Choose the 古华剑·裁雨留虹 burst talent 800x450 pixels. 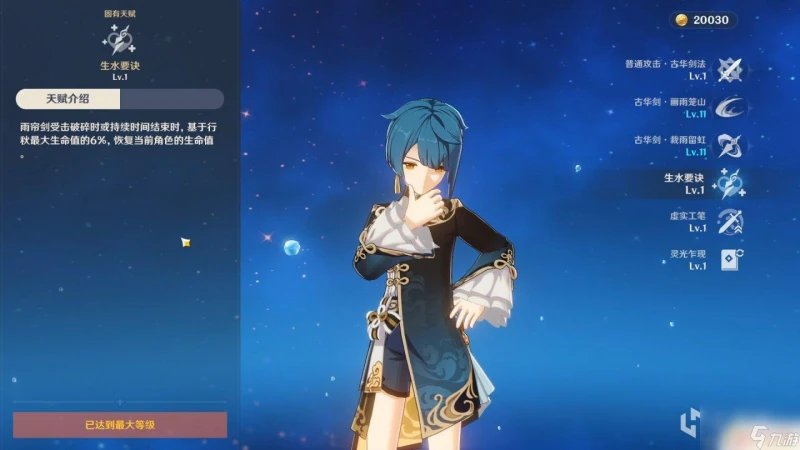point(730,146)
